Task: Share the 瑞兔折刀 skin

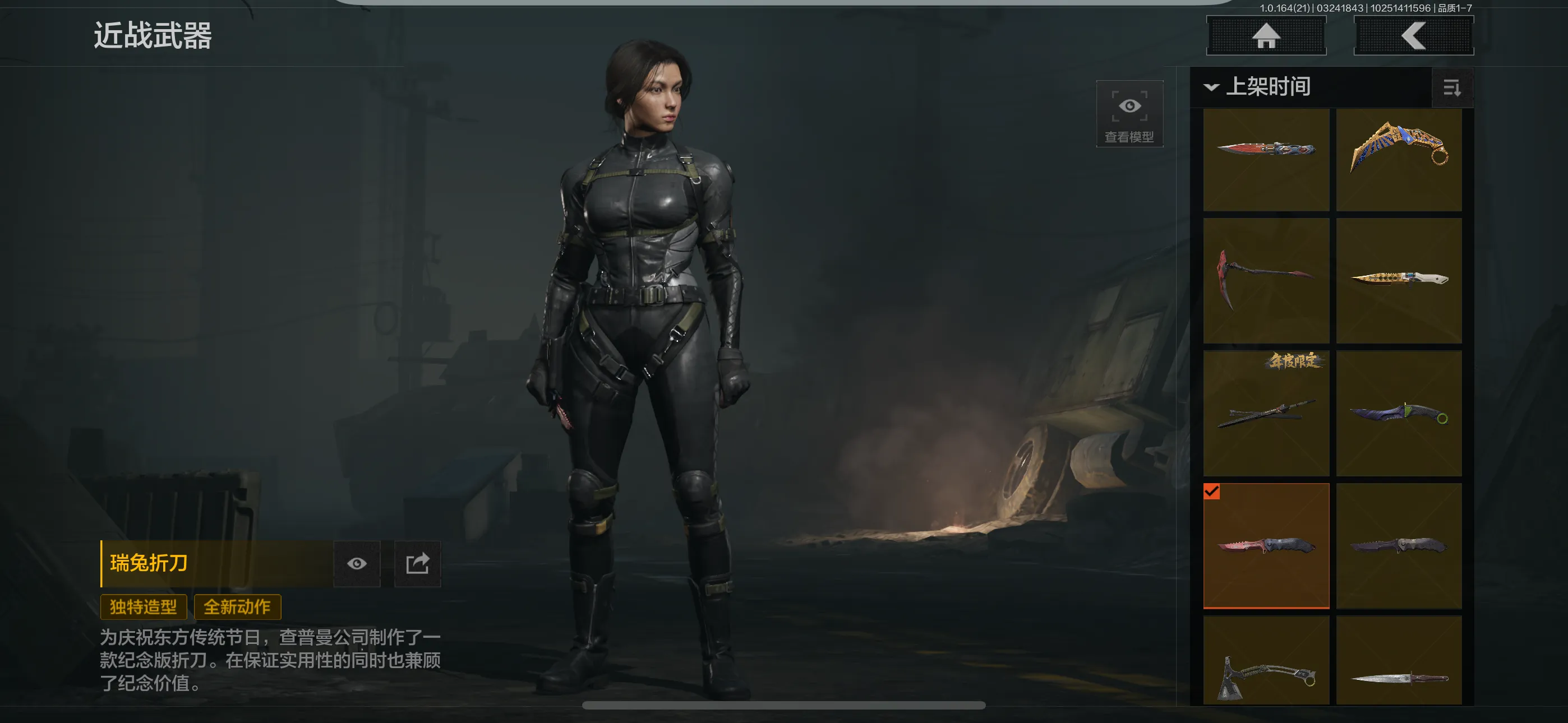Action: 418,564
